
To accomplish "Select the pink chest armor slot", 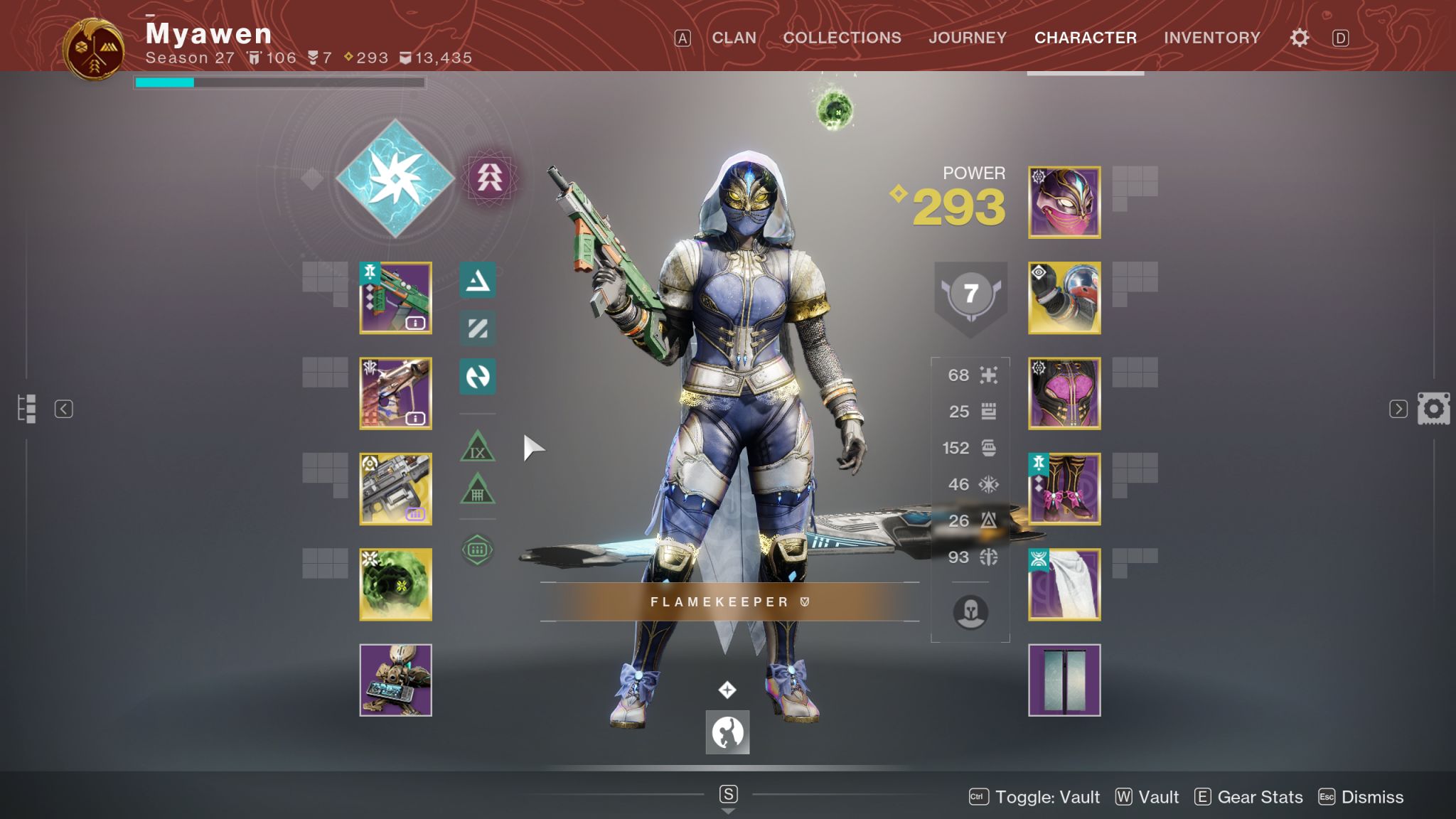I will tap(1064, 393).
